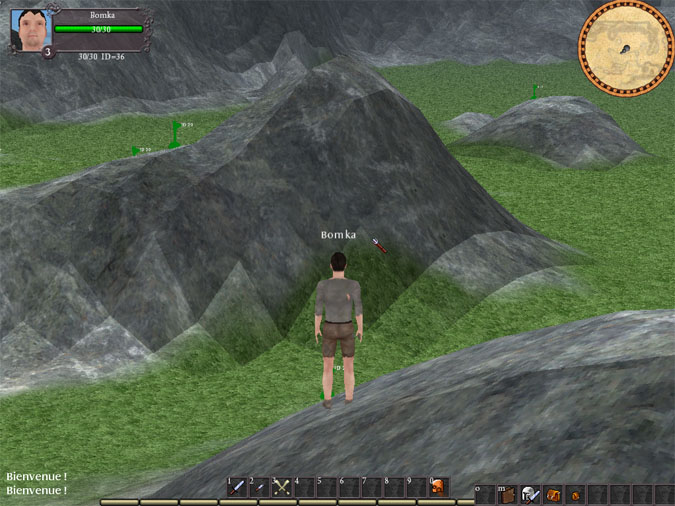The image size is (675, 506).
Task: Open the orange bag inventory icon
Action: (552, 494)
